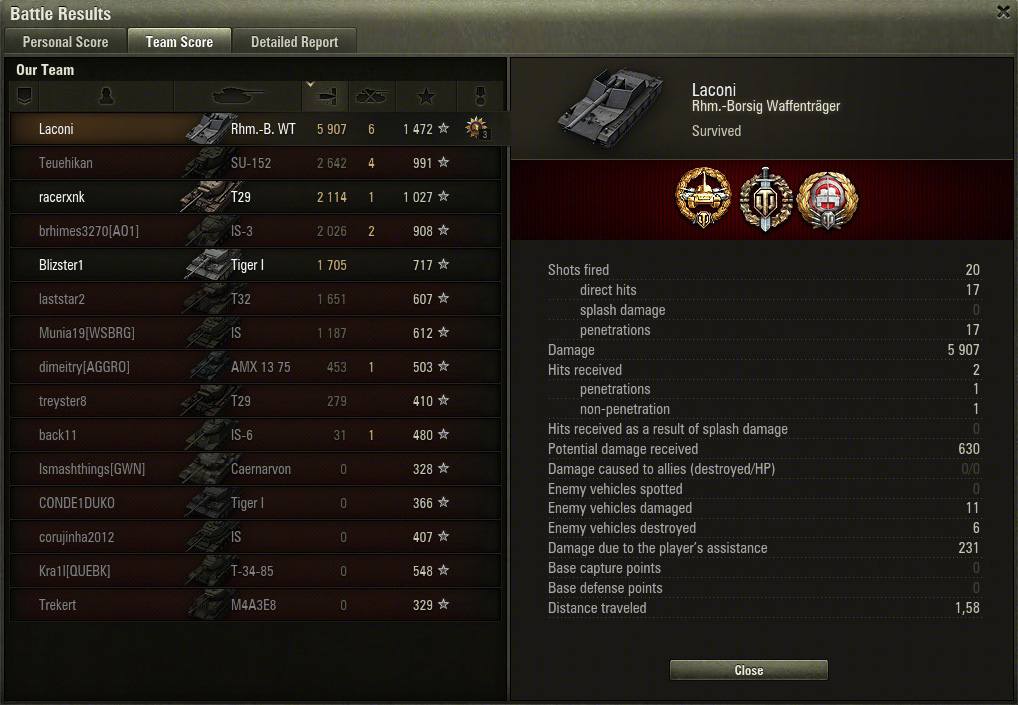Show Blizster1's Tiger I results
Screen dimensions: 1018x705
tap(255, 265)
